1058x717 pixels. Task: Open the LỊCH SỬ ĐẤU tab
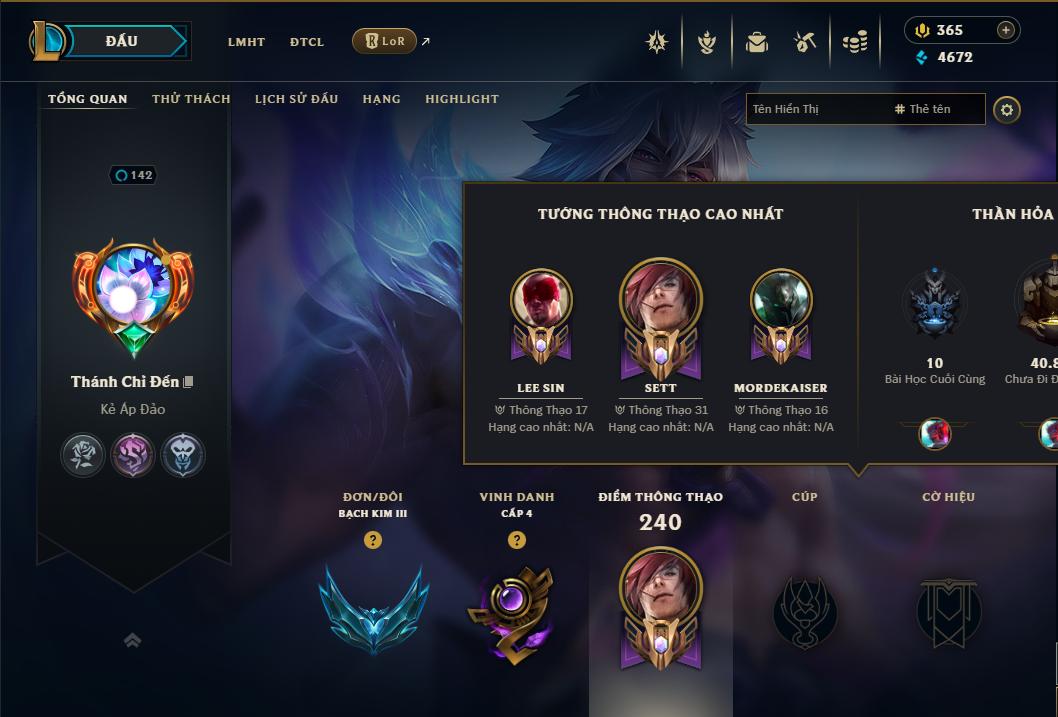coord(296,99)
